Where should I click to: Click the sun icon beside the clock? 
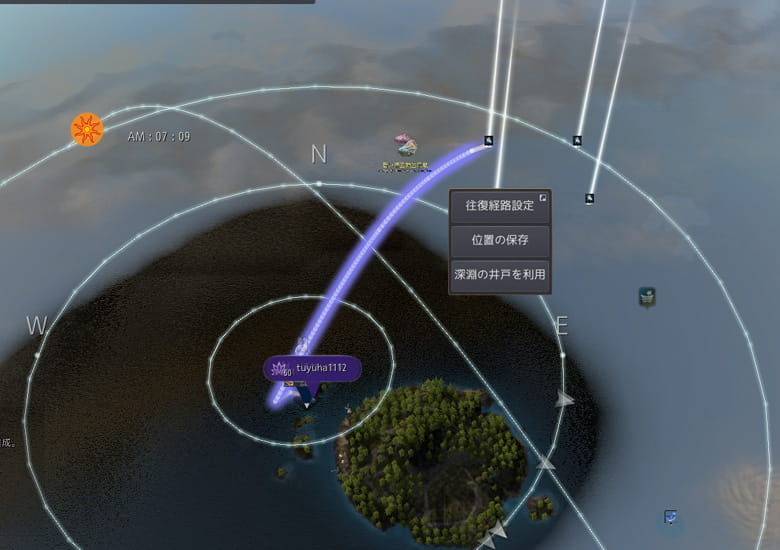click(x=87, y=129)
